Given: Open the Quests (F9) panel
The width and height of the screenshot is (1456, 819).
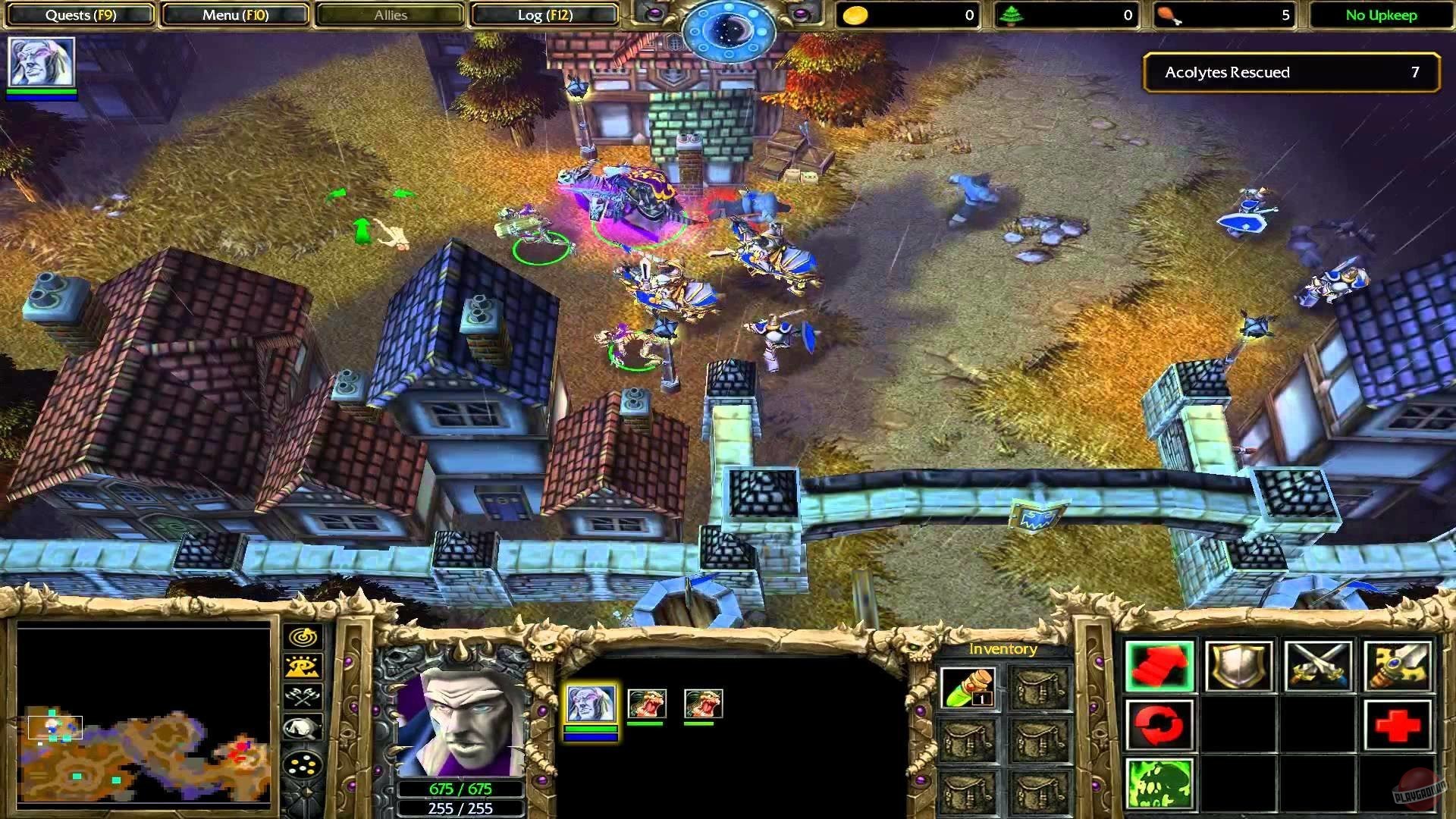Looking at the screenshot, I should (x=80, y=14).
